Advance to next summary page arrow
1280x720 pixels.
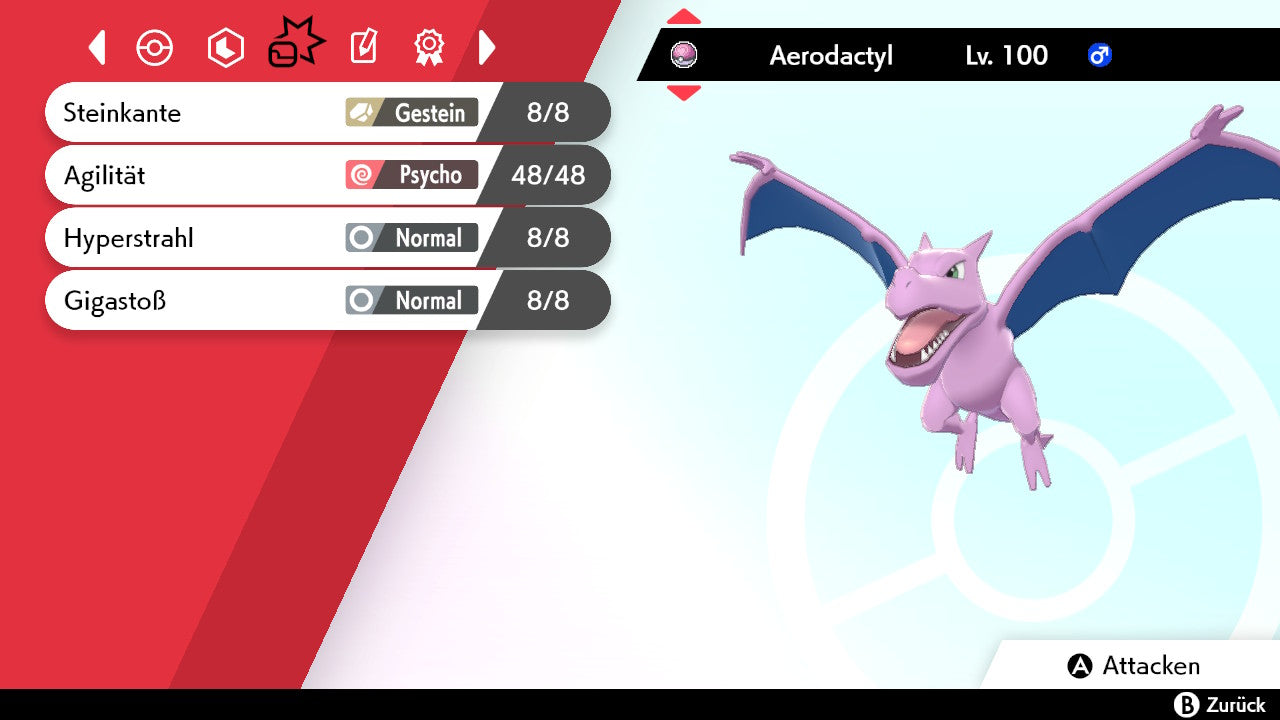[487, 47]
